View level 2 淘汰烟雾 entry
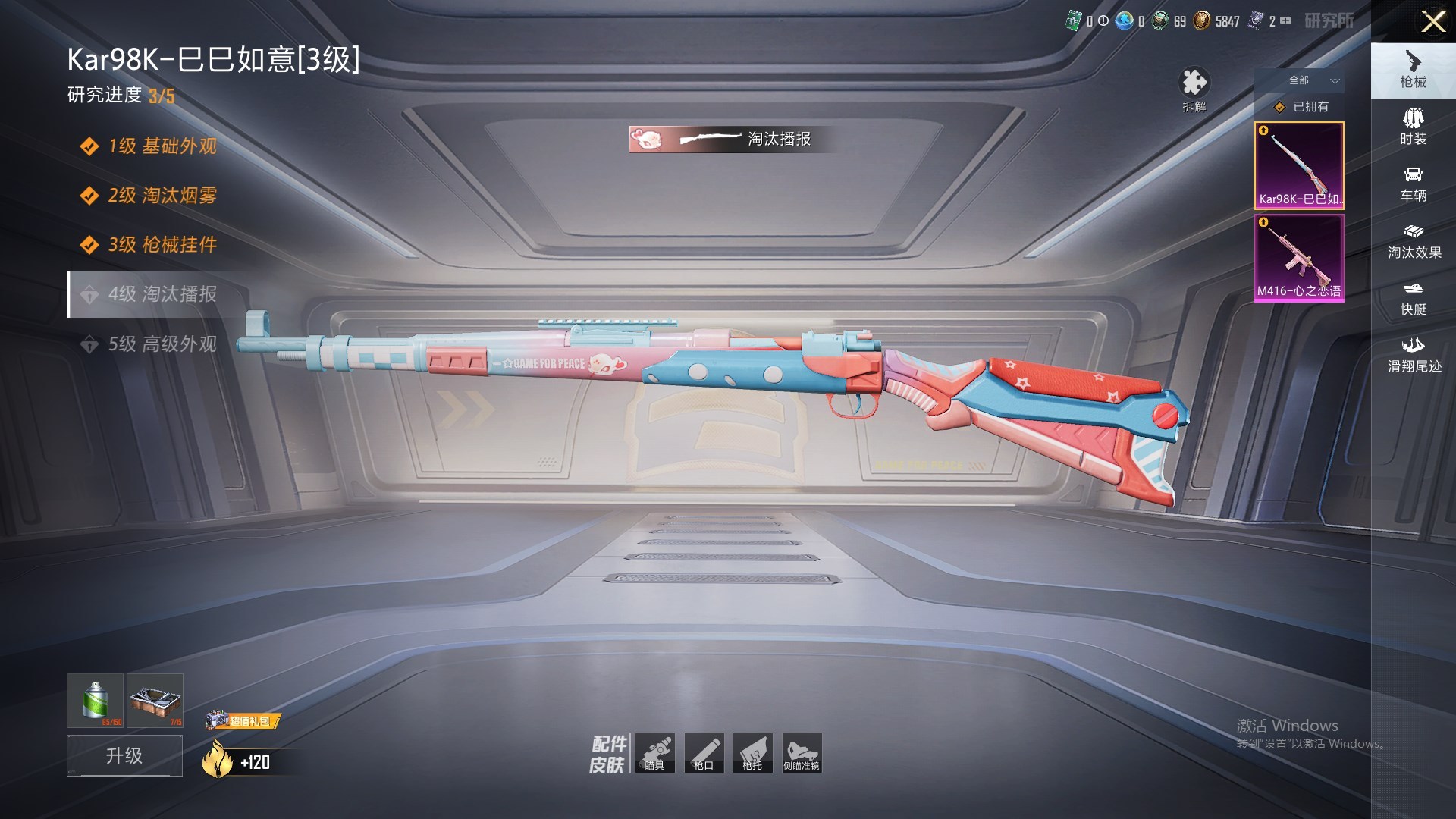The width and height of the screenshot is (1456, 819). coord(162,196)
